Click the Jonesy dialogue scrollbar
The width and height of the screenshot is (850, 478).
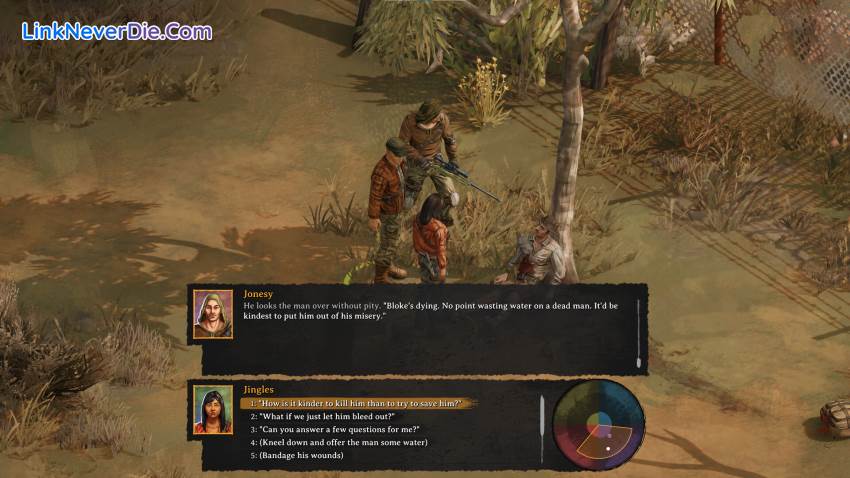638,330
